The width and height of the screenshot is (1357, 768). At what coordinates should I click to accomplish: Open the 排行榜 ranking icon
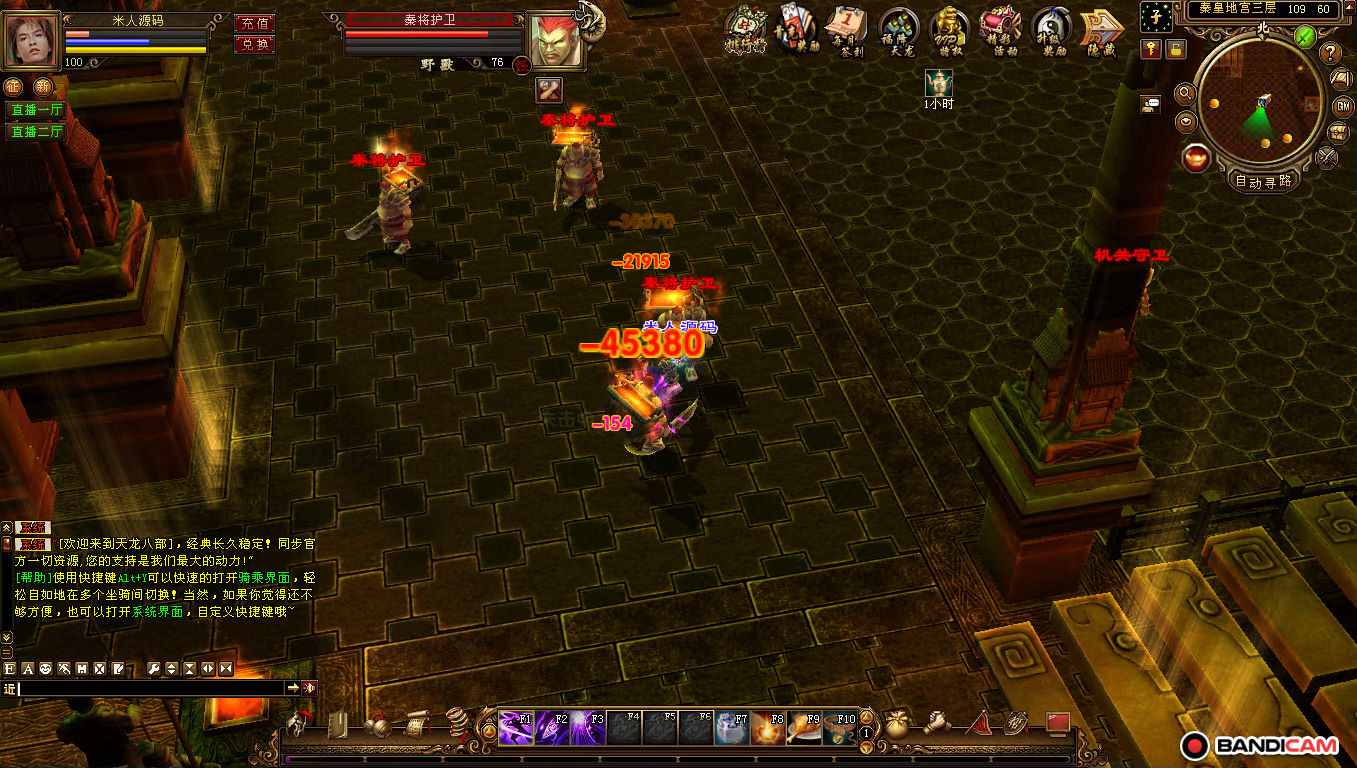[745, 30]
